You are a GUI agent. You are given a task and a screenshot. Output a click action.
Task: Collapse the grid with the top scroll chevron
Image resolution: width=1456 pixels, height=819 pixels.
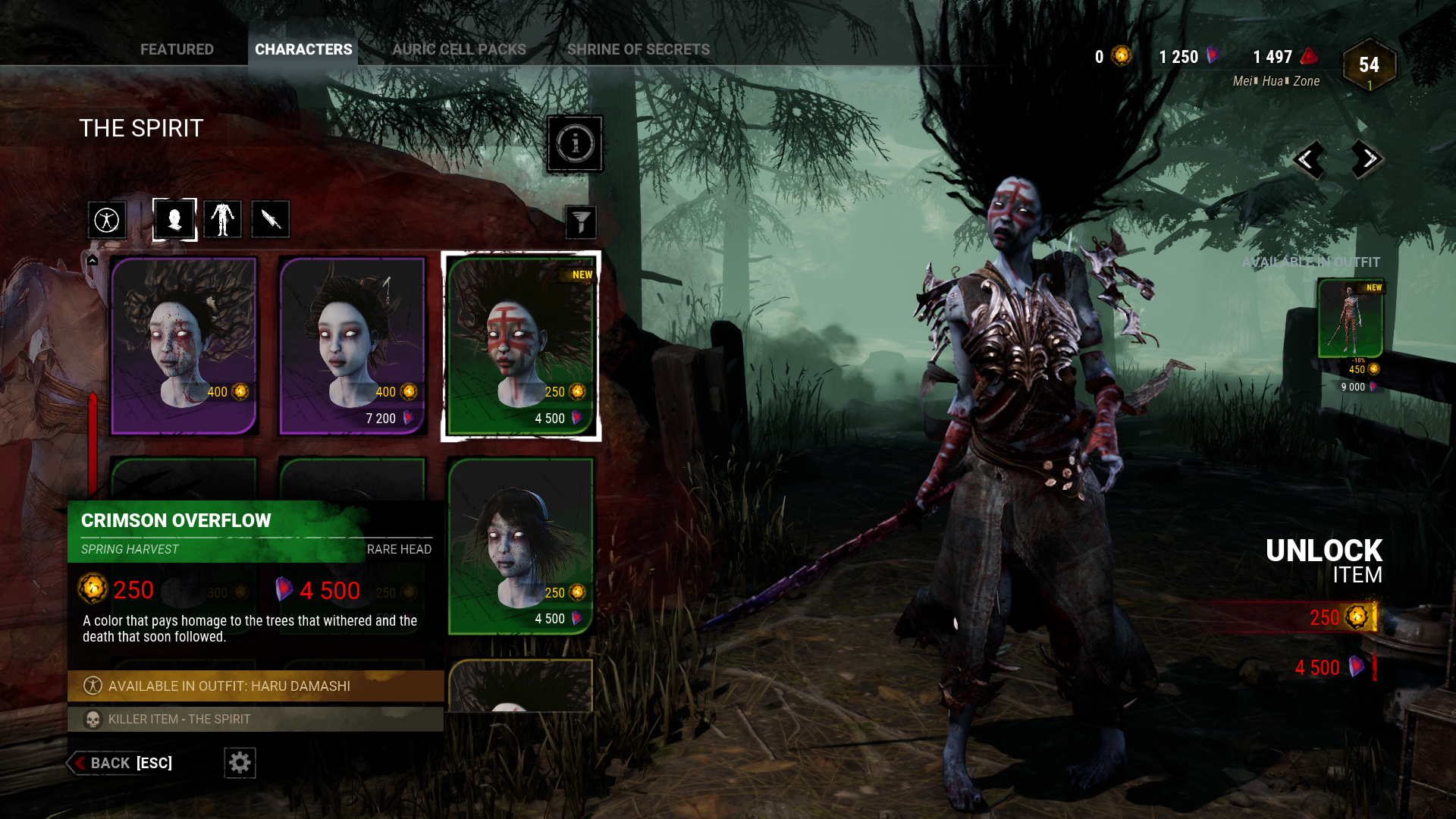93,259
